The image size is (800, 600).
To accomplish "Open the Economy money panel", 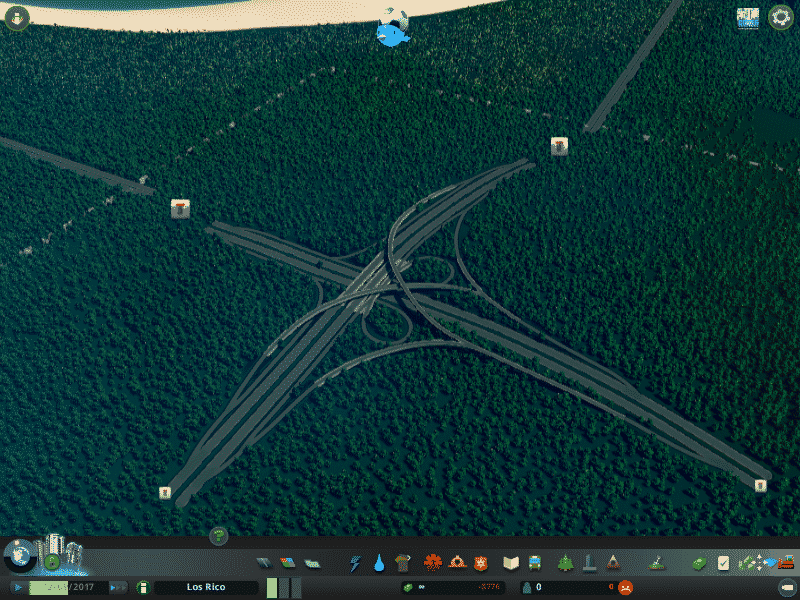I will click(698, 563).
